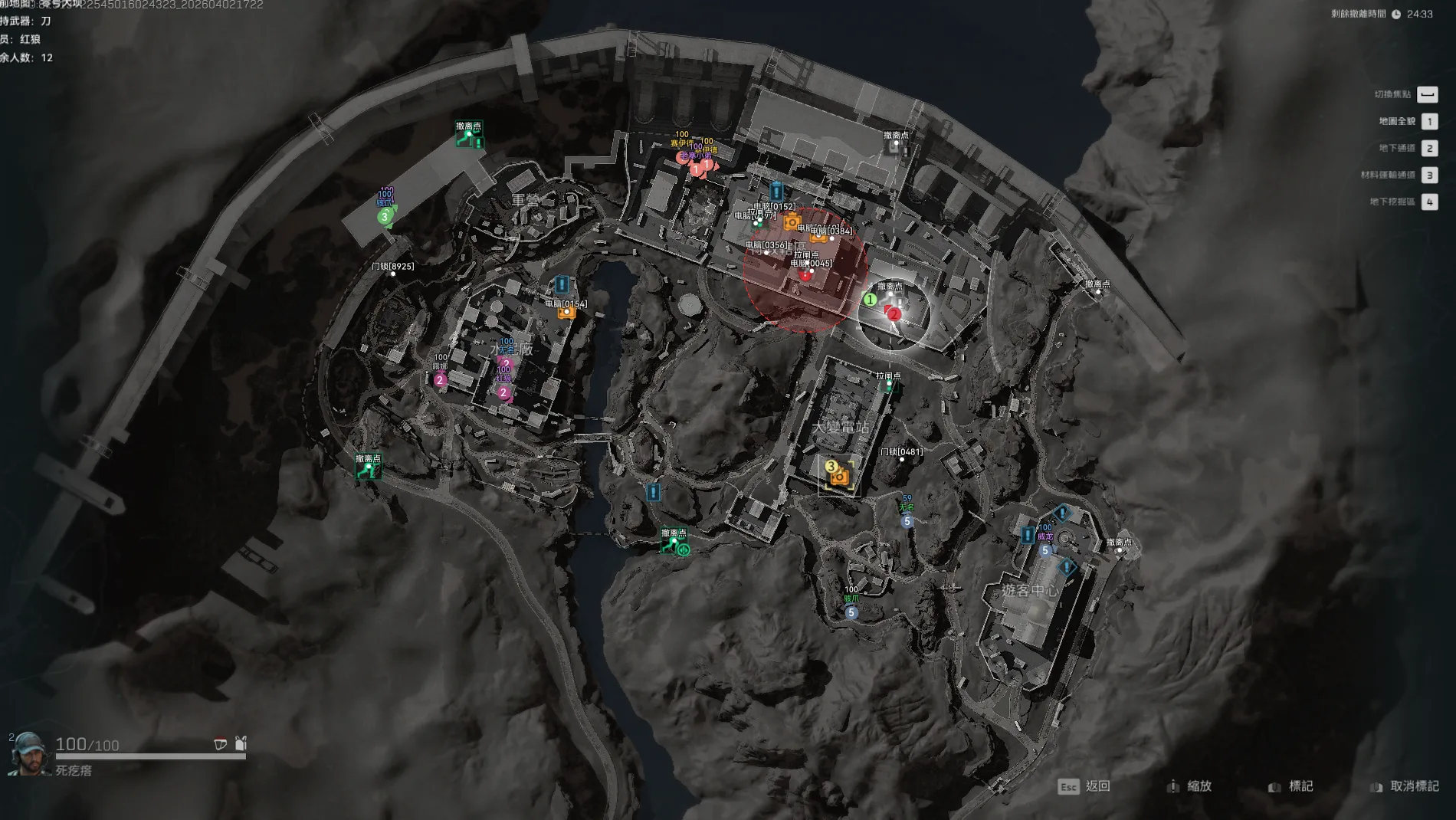Click the 无名 player marker
Viewport: 1456px width, 820px height.
point(907,521)
